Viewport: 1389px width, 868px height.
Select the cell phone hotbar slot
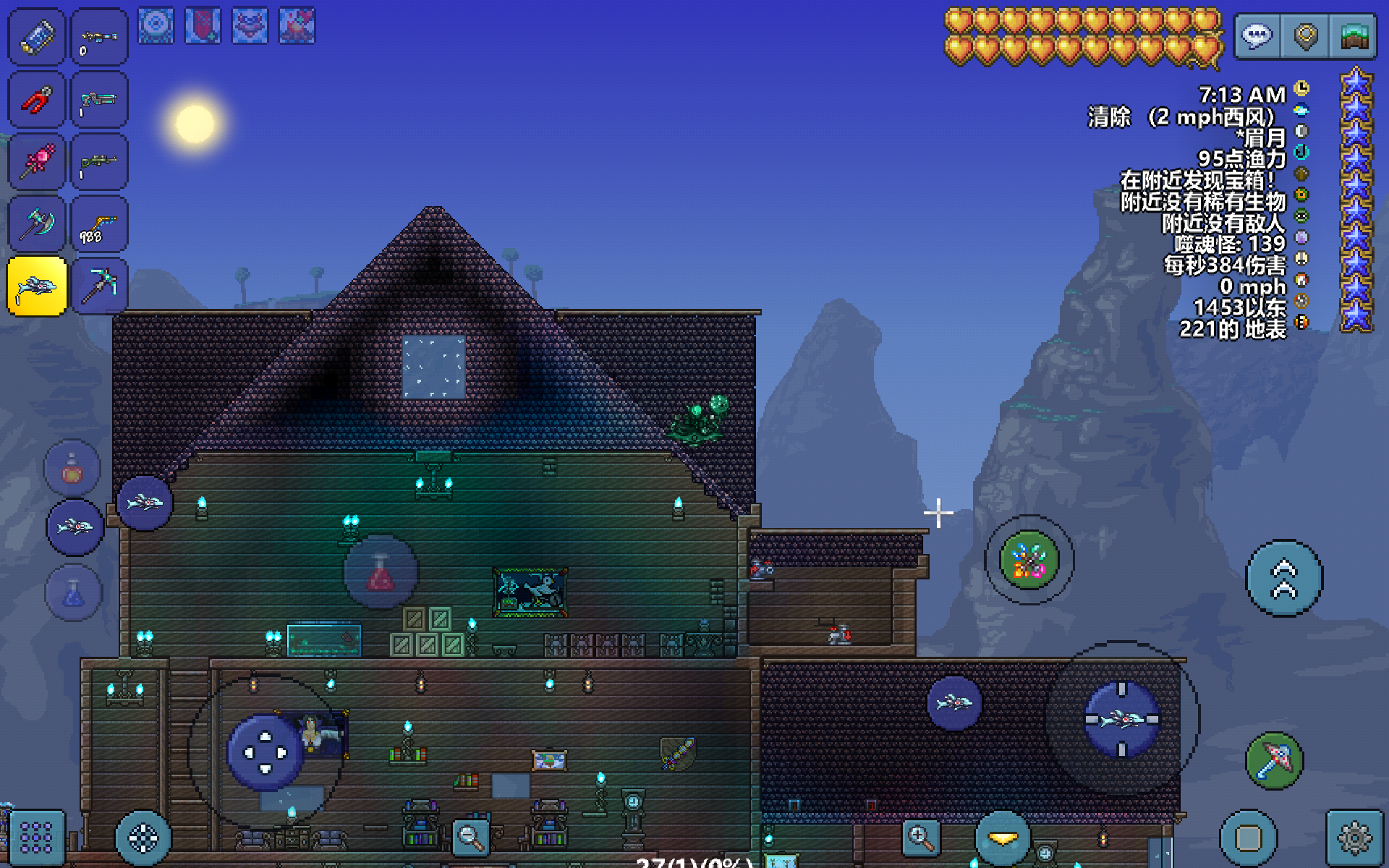(36, 37)
